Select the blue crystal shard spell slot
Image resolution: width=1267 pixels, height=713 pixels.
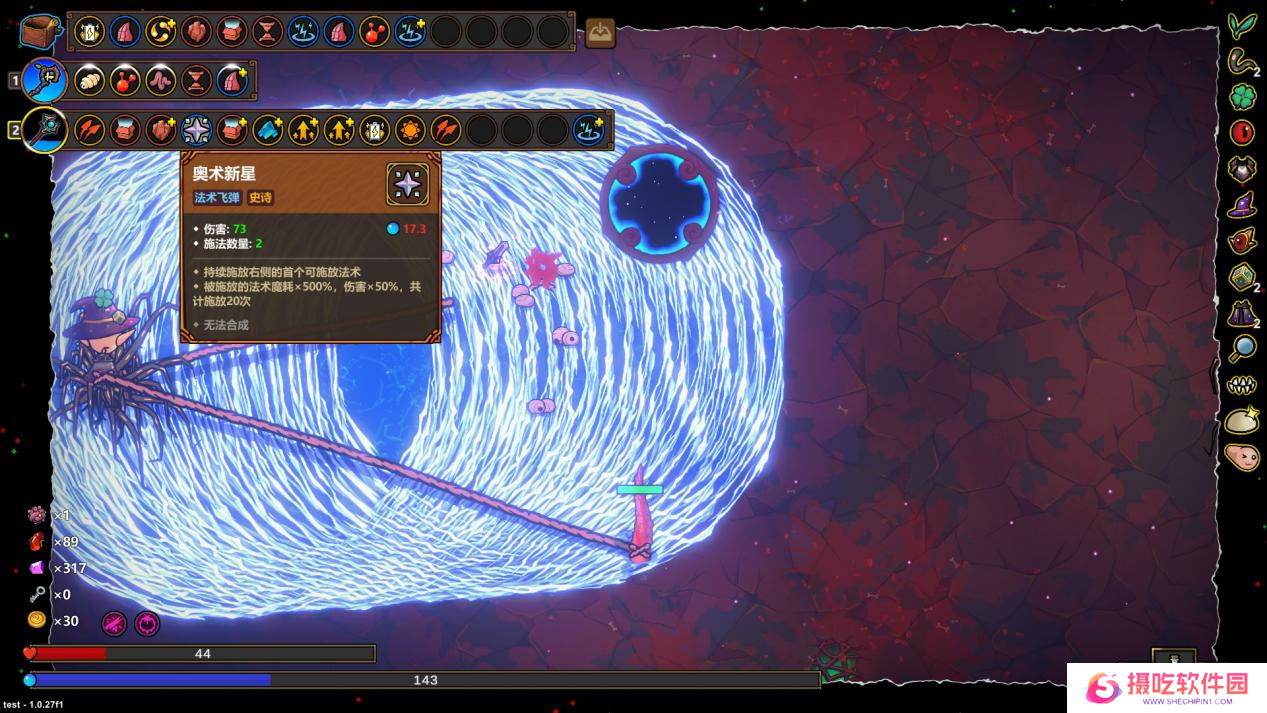coord(267,130)
